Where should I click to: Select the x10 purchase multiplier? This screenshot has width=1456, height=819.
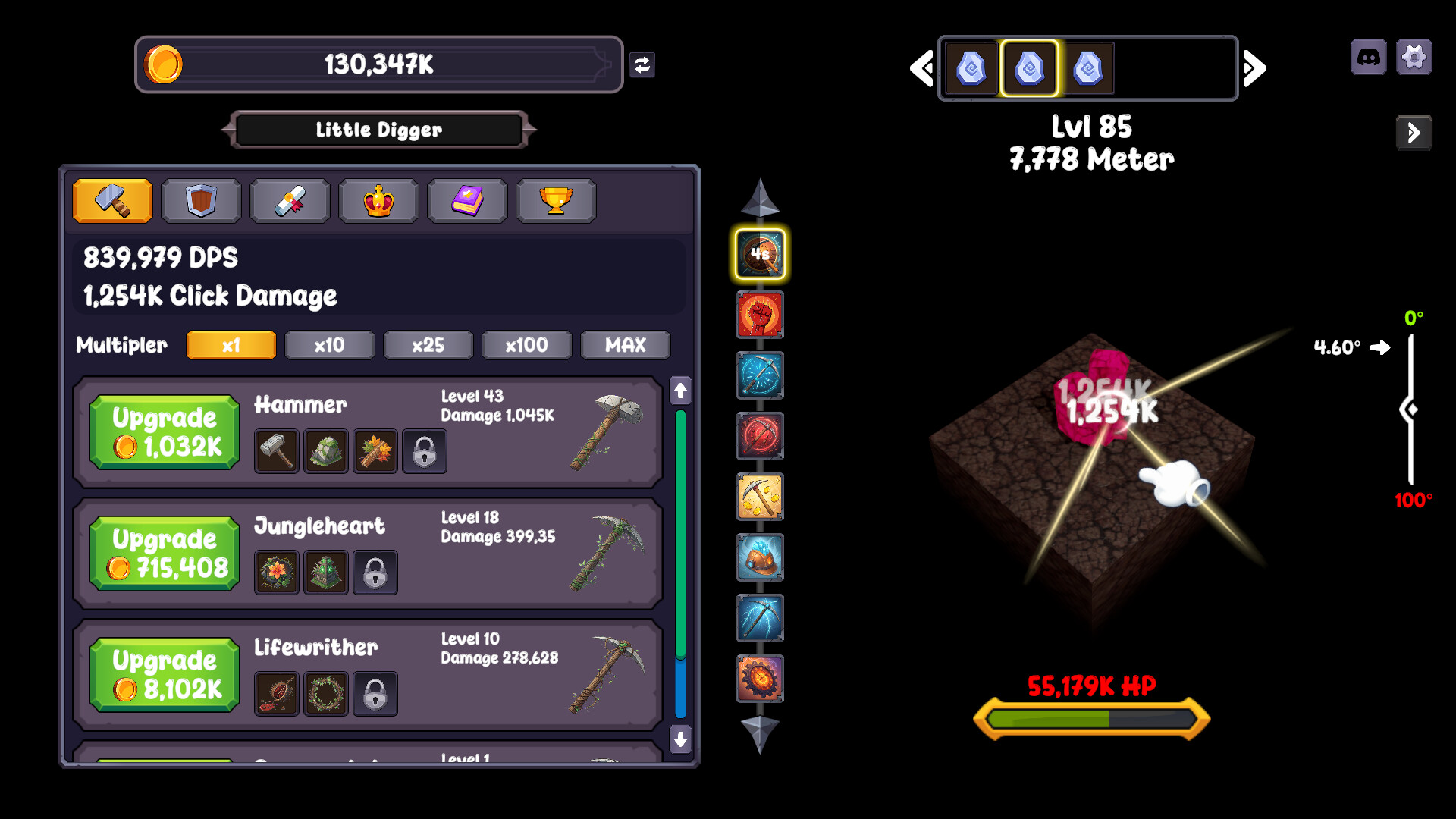(329, 345)
